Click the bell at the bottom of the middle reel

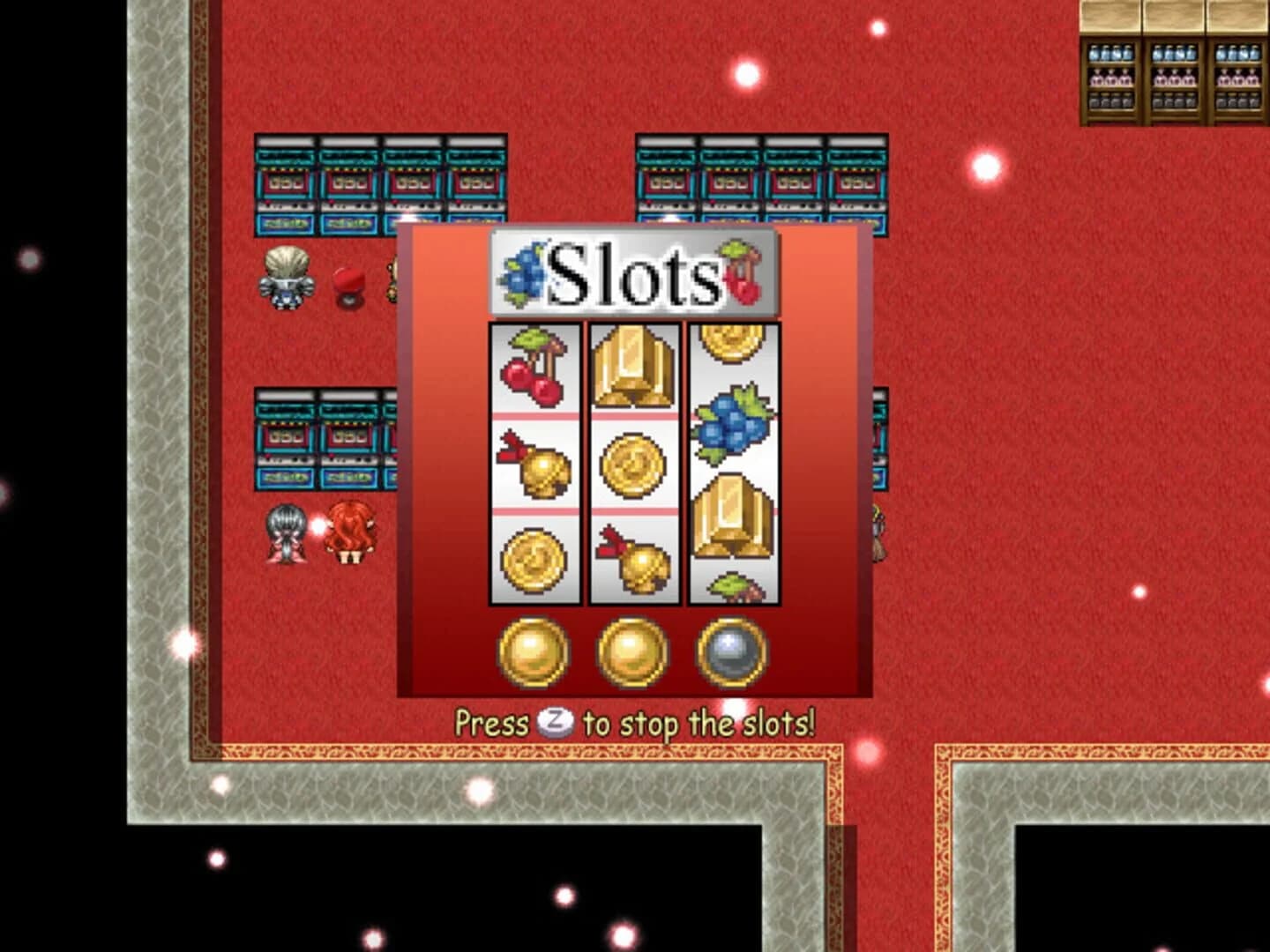637,560
